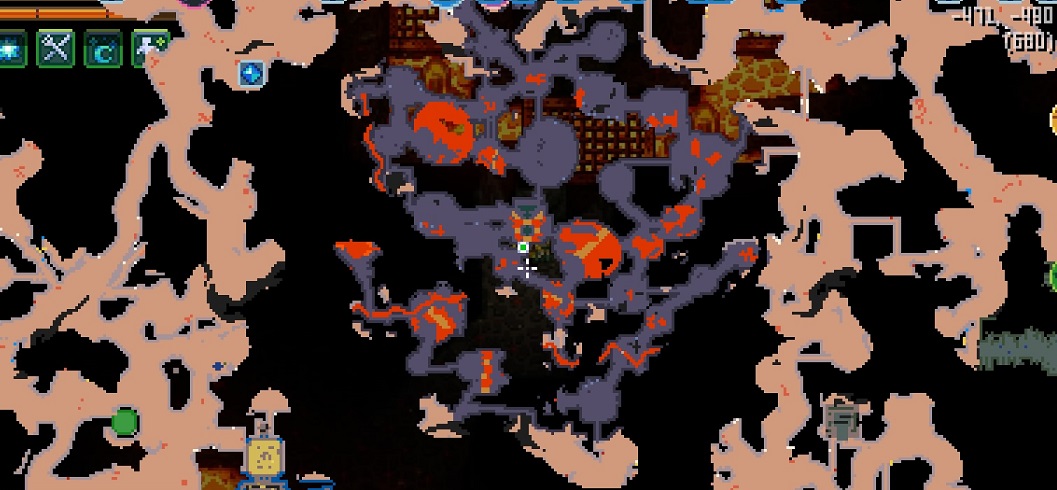Select the axe with green plus buff icon
This screenshot has height=490, width=1057.
150,48
